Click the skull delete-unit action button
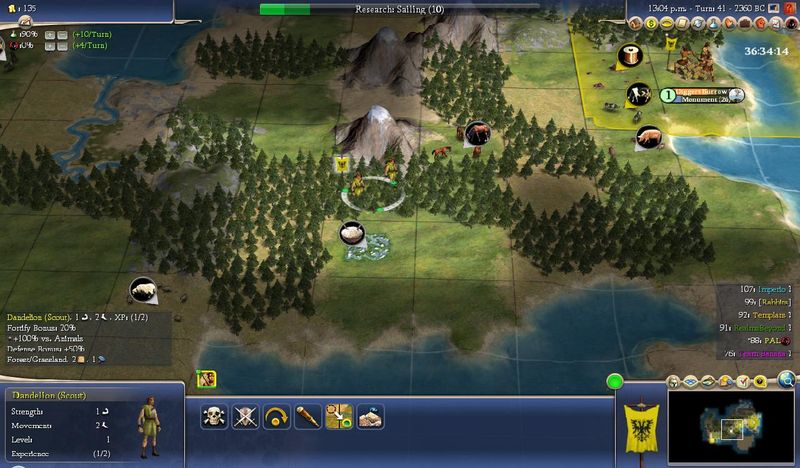Viewport: 800px width, 468px height. pos(215,416)
